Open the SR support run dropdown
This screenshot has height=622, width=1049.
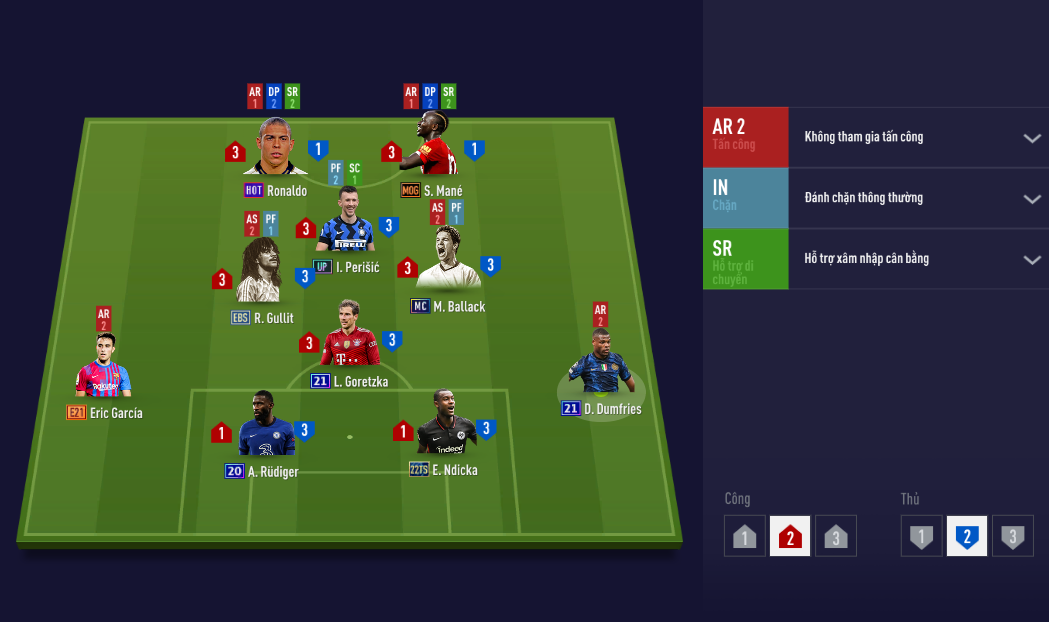pos(1032,260)
